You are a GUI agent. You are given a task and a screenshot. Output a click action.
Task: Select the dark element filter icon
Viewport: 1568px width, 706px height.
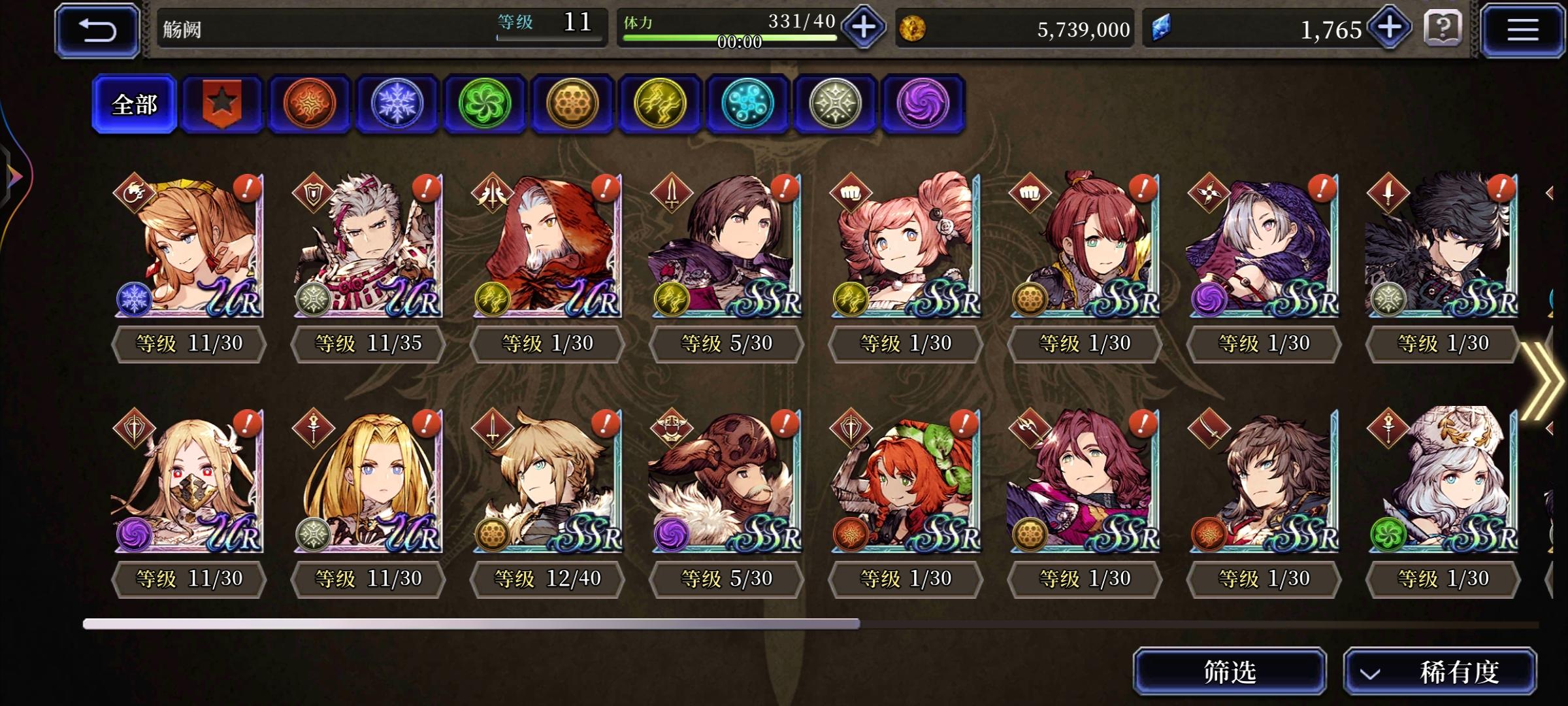pos(923,104)
